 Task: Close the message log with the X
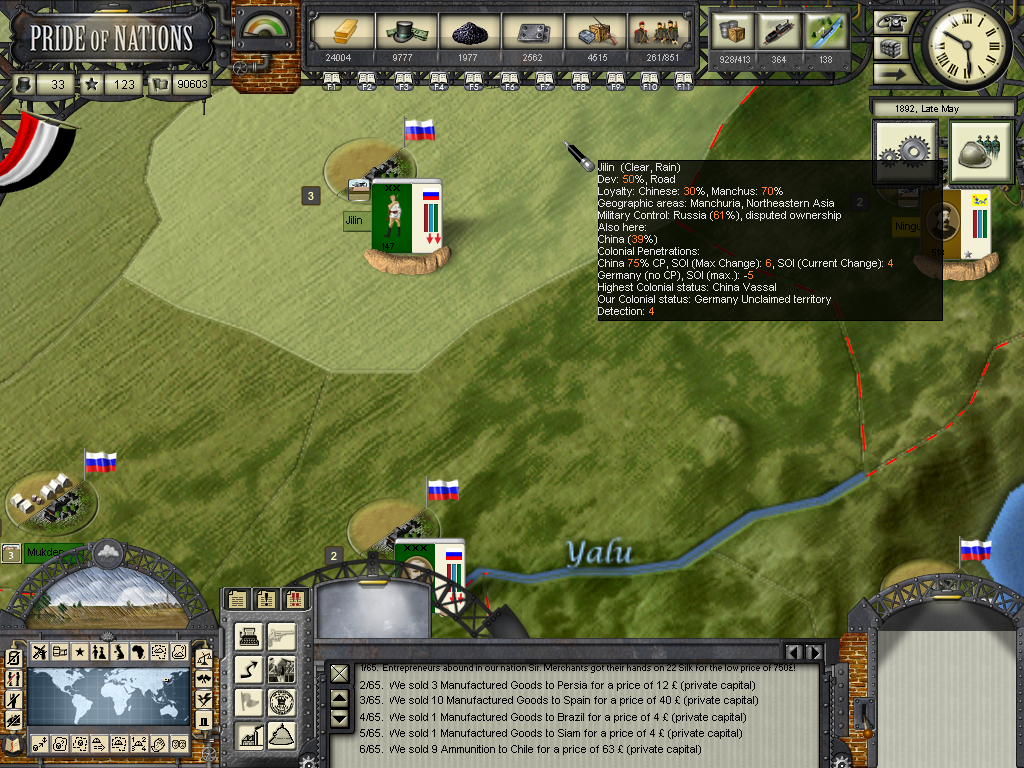point(340,673)
